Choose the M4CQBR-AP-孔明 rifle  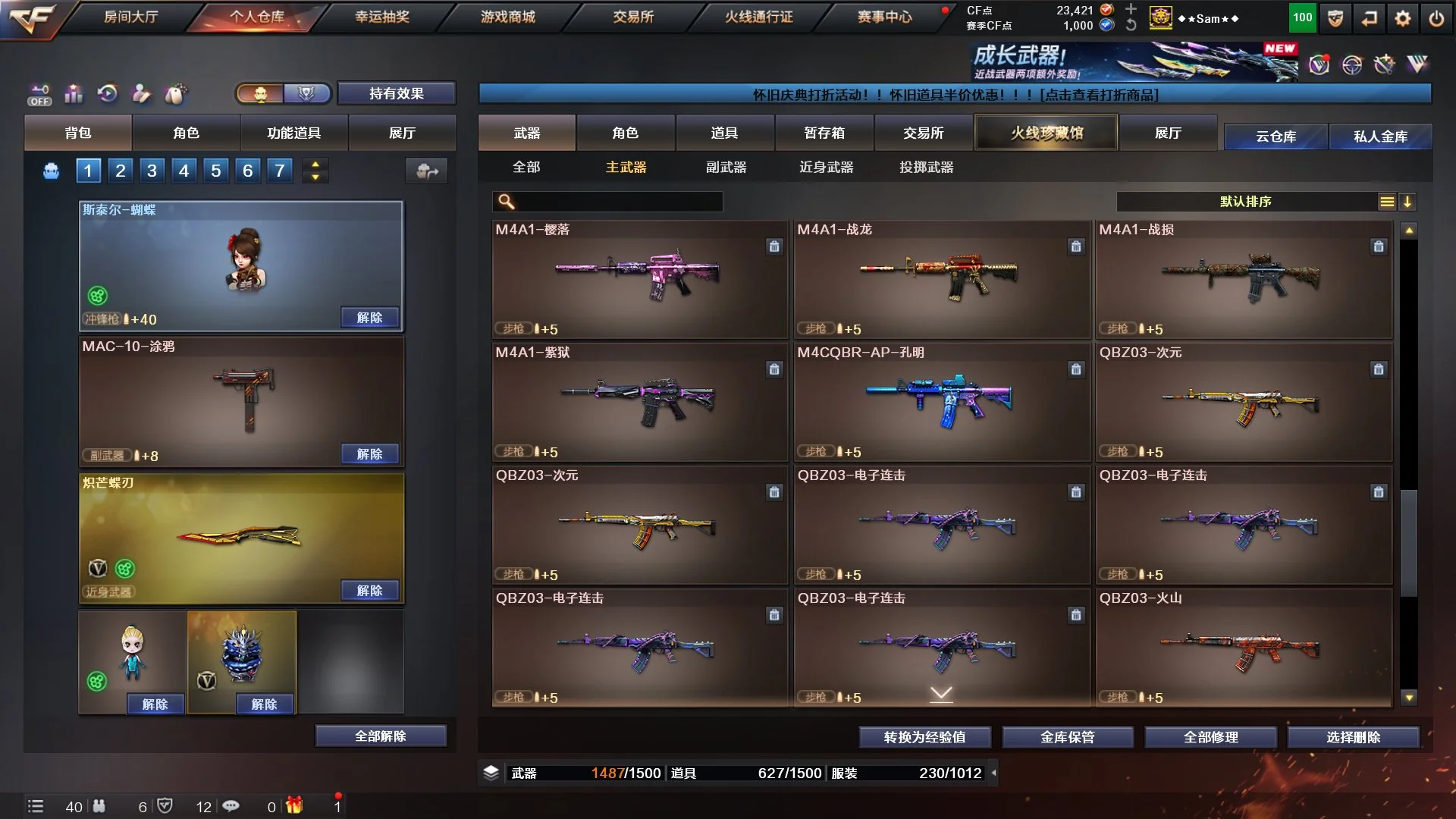941,402
